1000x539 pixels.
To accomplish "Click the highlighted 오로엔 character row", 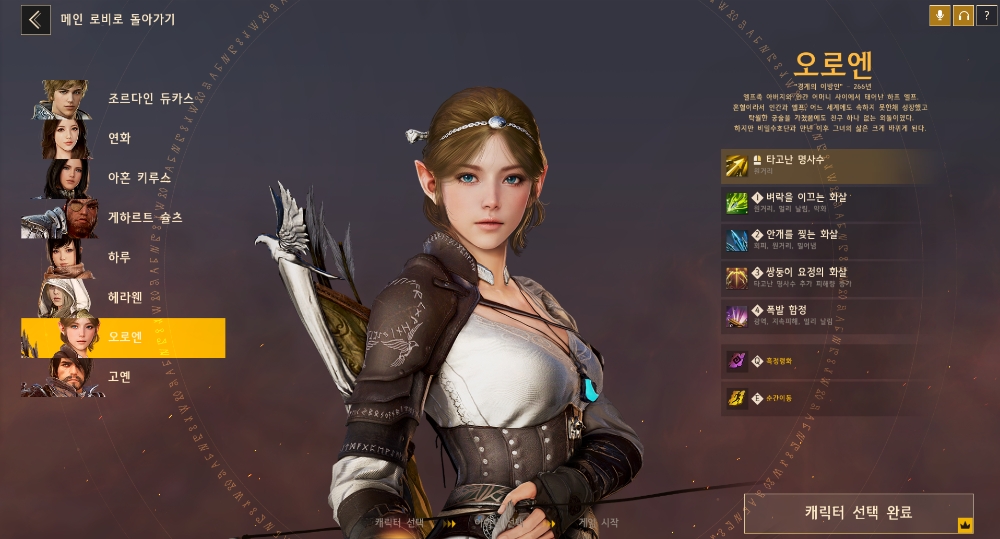I will [122, 338].
